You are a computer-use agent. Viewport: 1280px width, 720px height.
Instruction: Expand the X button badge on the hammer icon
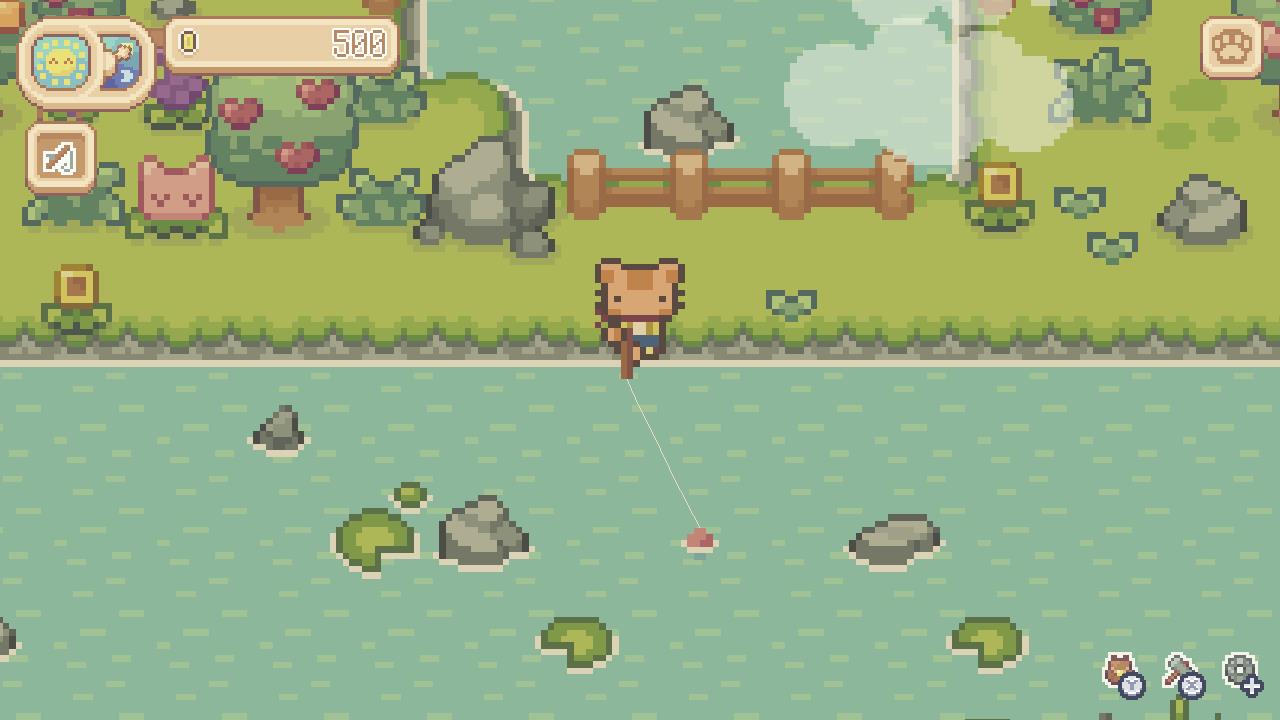[x=1192, y=685]
